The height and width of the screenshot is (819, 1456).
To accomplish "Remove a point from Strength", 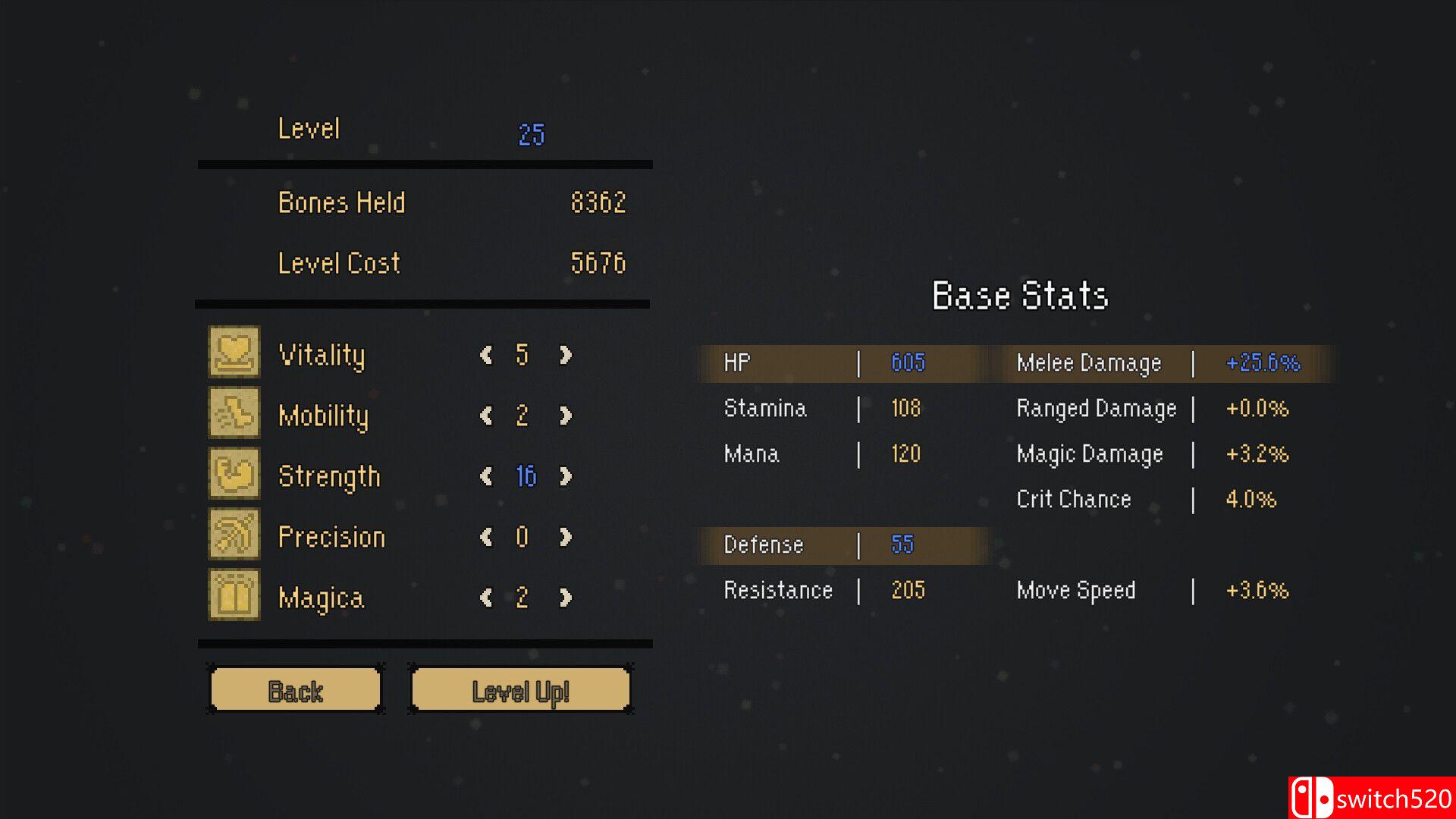I will [486, 476].
